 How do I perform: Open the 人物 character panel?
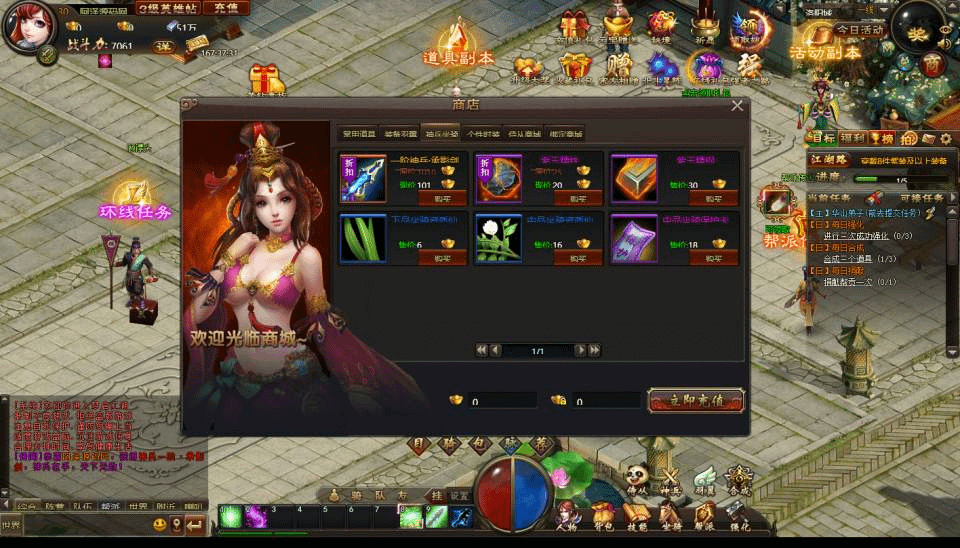[x=567, y=516]
